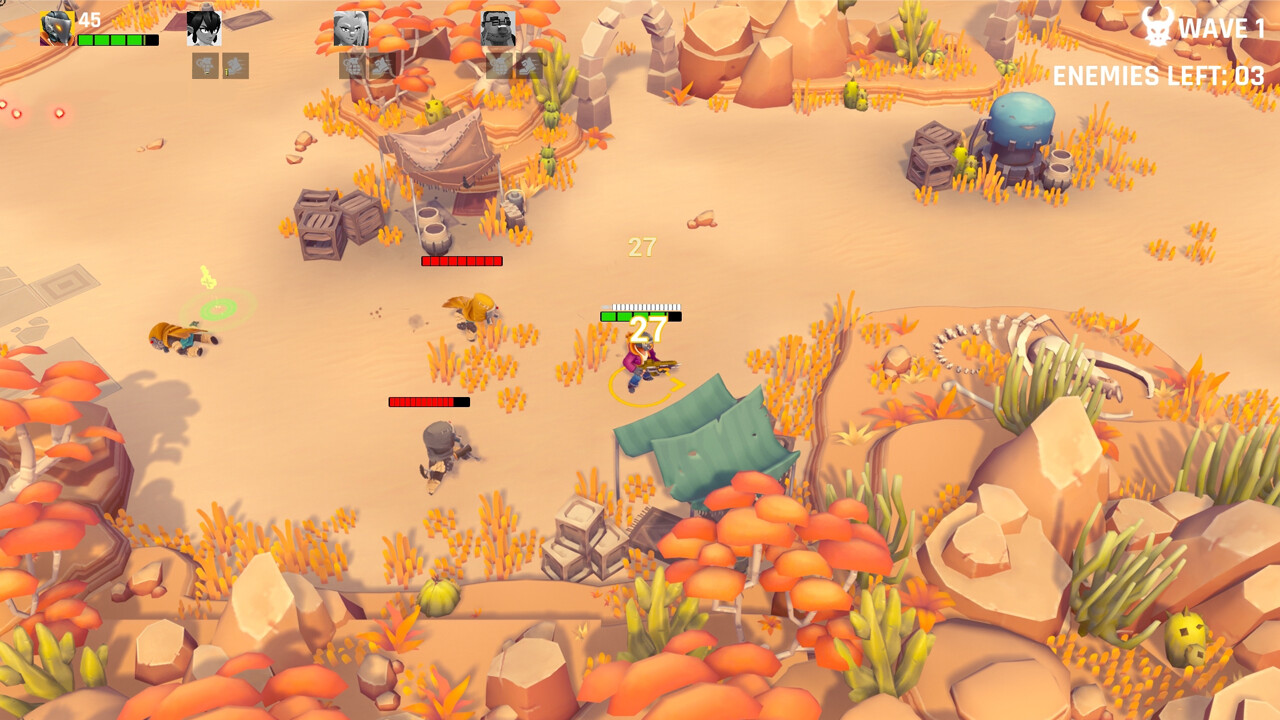Select the boot ability under the second portrait
This screenshot has height=720, width=1280.
coord(234,66)
